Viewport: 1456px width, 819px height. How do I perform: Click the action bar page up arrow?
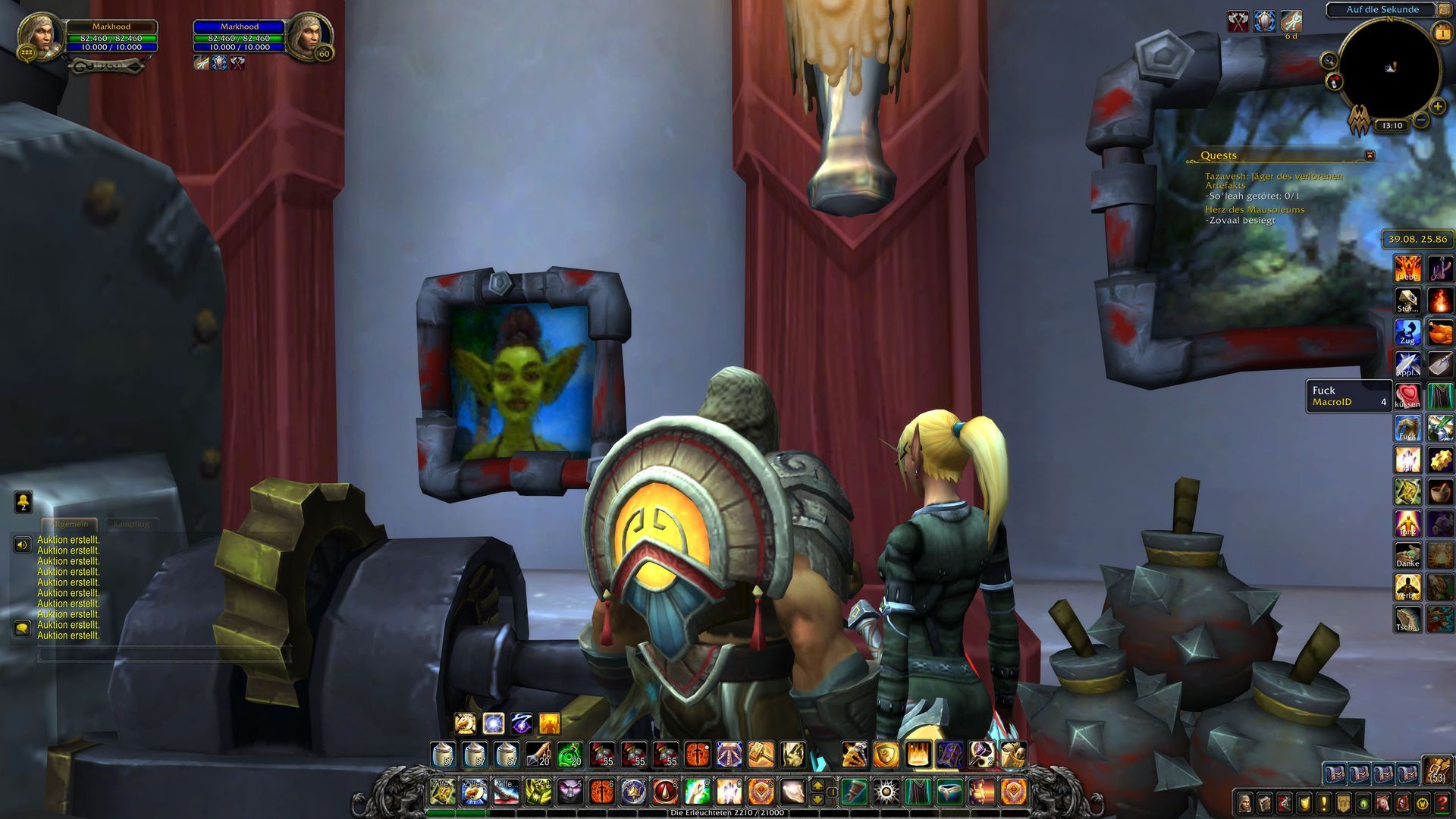click(x=817, y=786)
